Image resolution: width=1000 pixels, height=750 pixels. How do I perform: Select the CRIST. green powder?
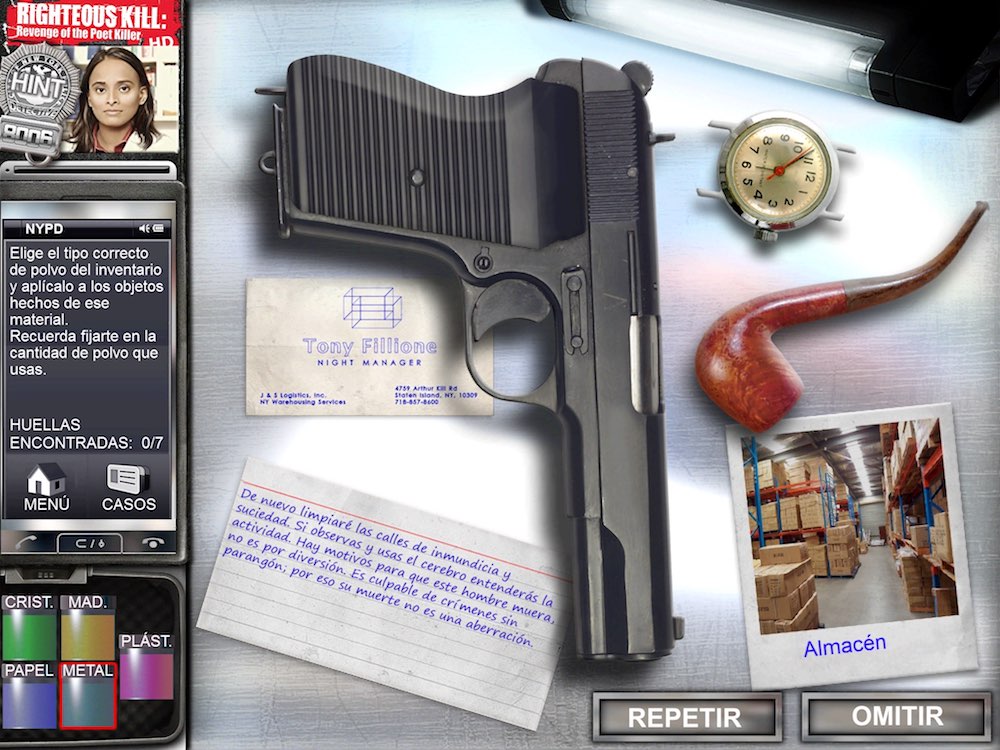(x=30, y=630)
